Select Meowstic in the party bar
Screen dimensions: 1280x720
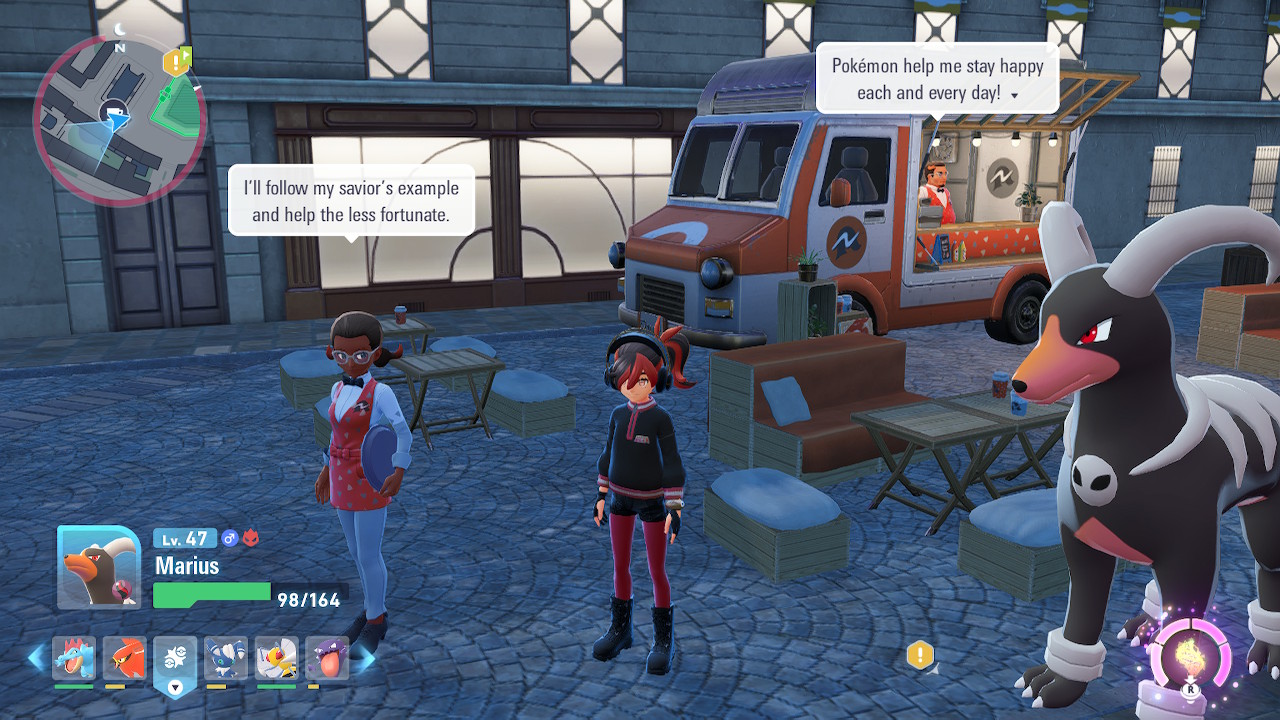(226, 658)
